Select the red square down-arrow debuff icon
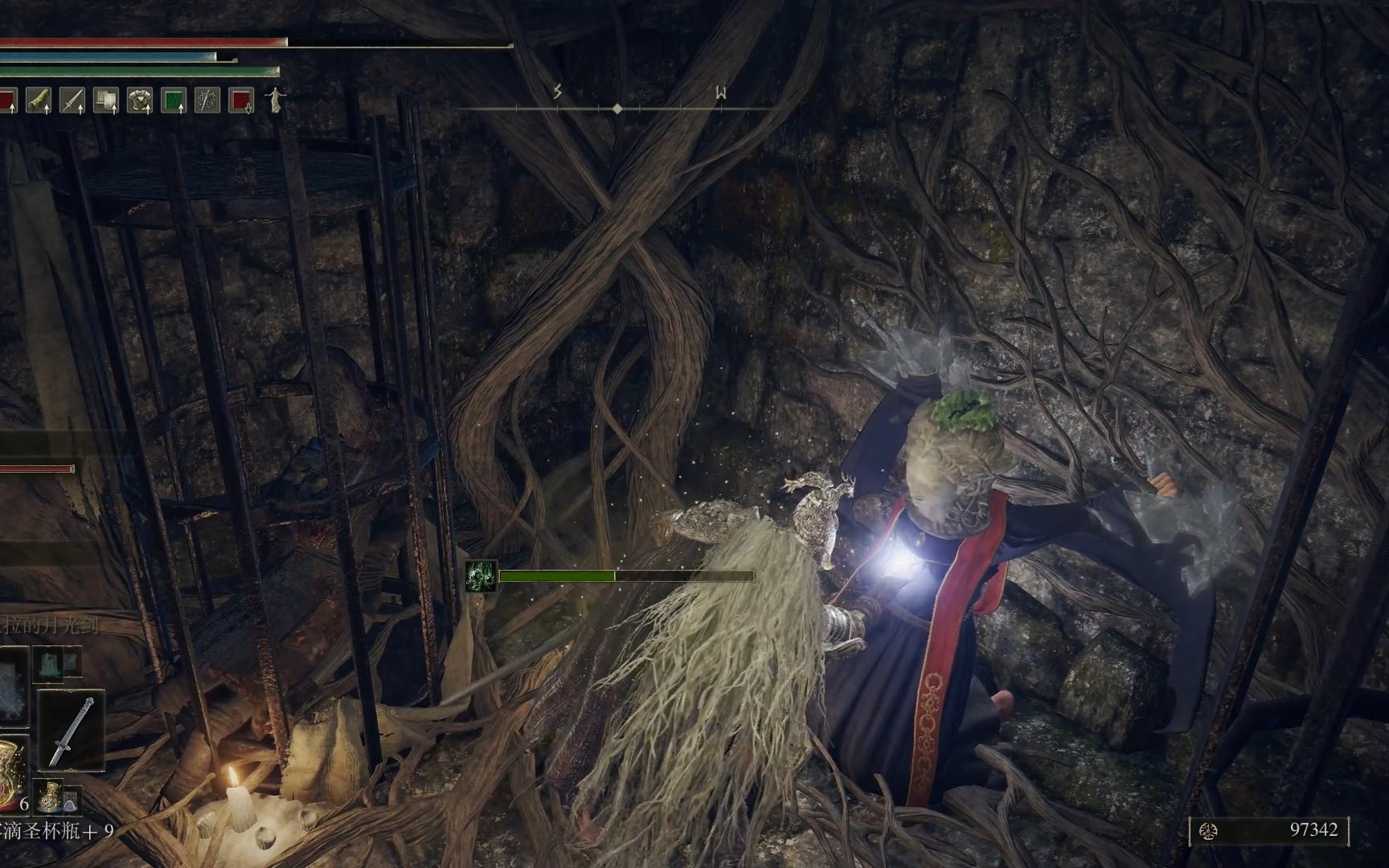This screenshot has width=1389, height=868. point(241,100)
